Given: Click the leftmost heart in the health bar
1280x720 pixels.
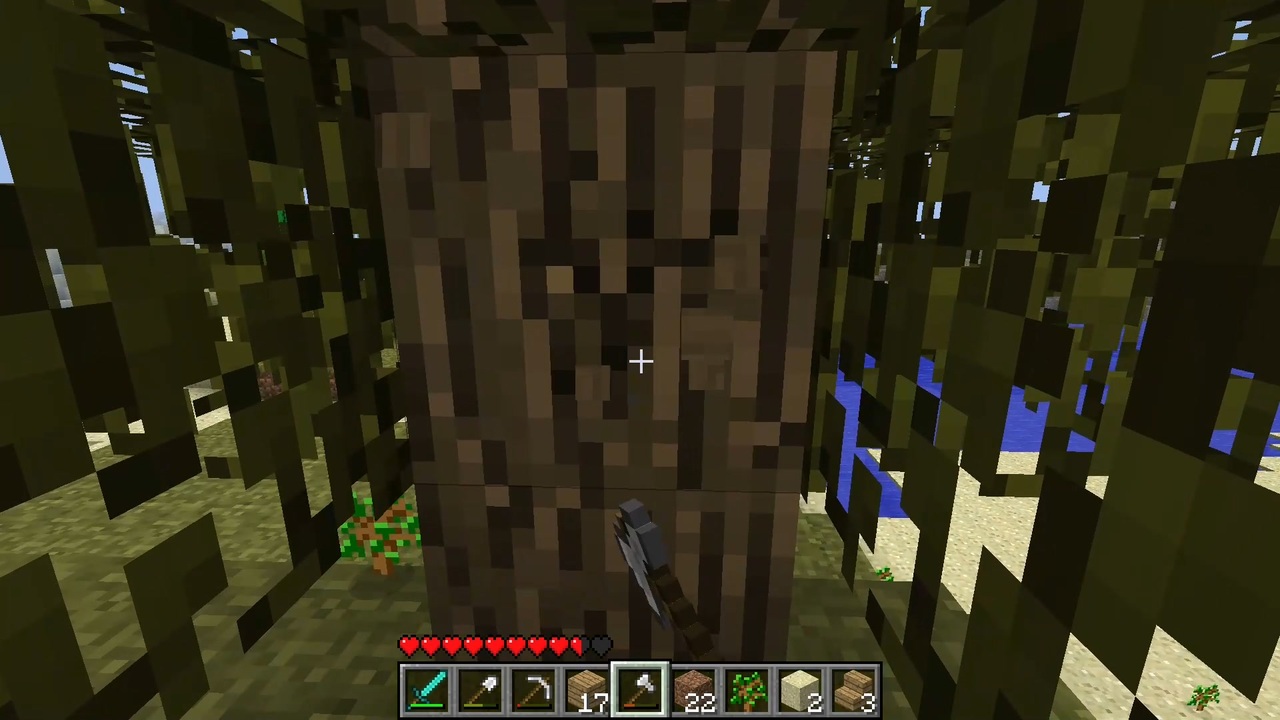Looking at the screenshot, I should coord(409,646).
